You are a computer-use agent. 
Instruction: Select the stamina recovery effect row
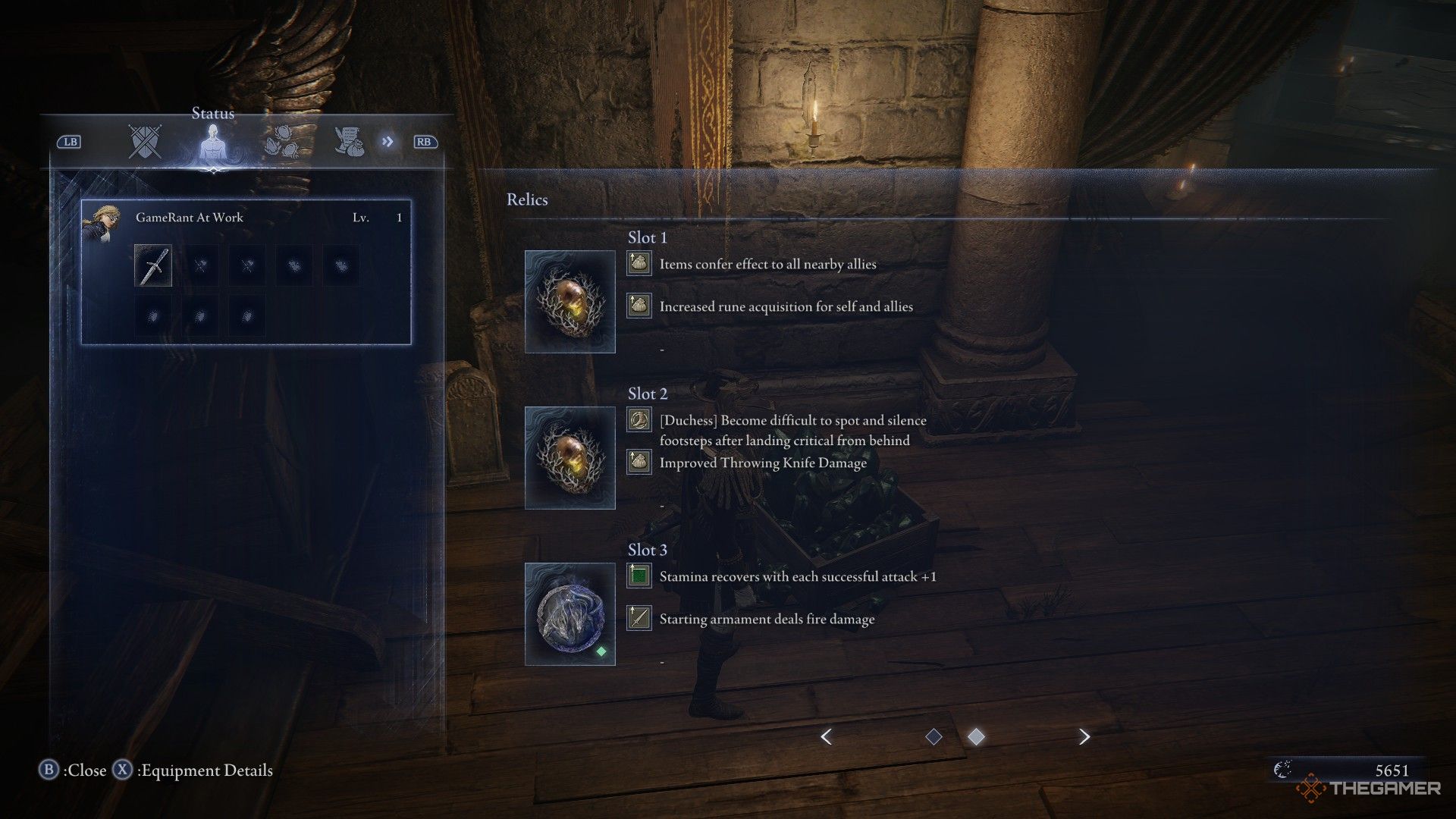798,577
